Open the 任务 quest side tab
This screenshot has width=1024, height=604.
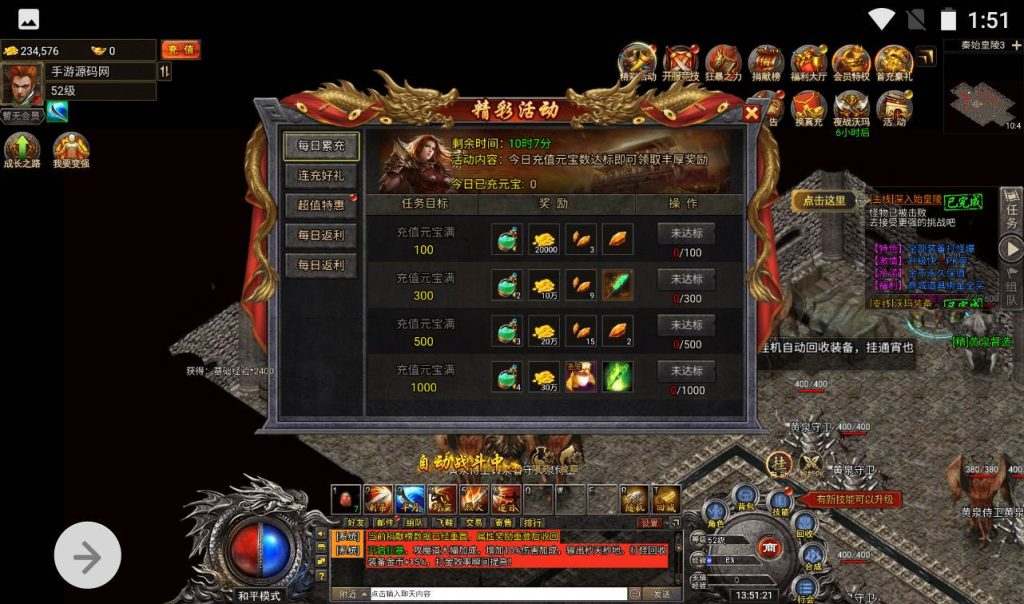1011,210
